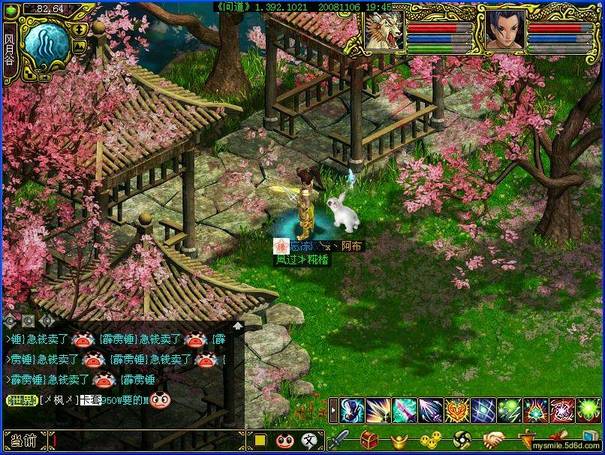Open the chat emoticon face picker
The image size is (605, 455).
285,440
